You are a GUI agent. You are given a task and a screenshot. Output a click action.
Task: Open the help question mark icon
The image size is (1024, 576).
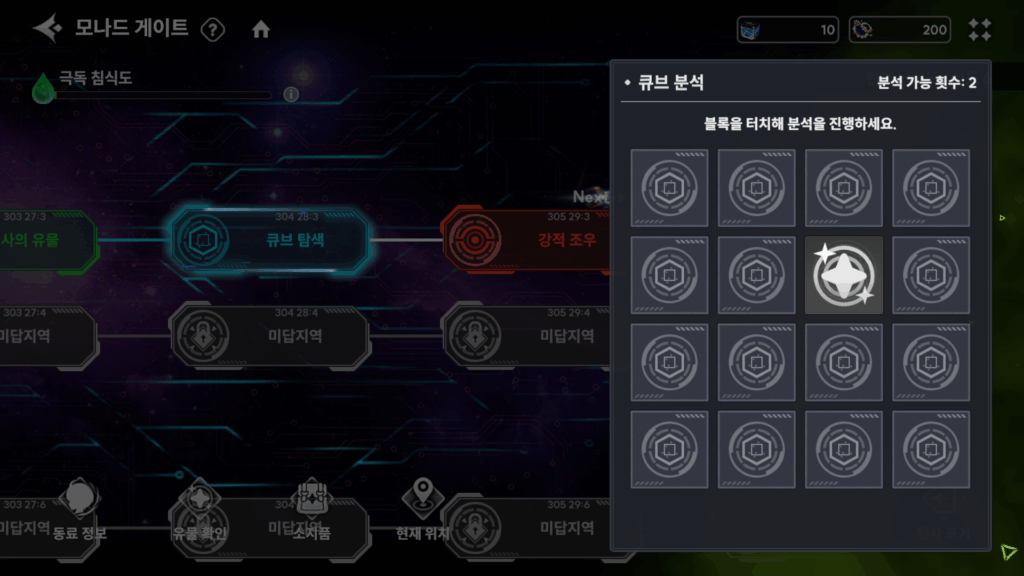tap(213, 30)
